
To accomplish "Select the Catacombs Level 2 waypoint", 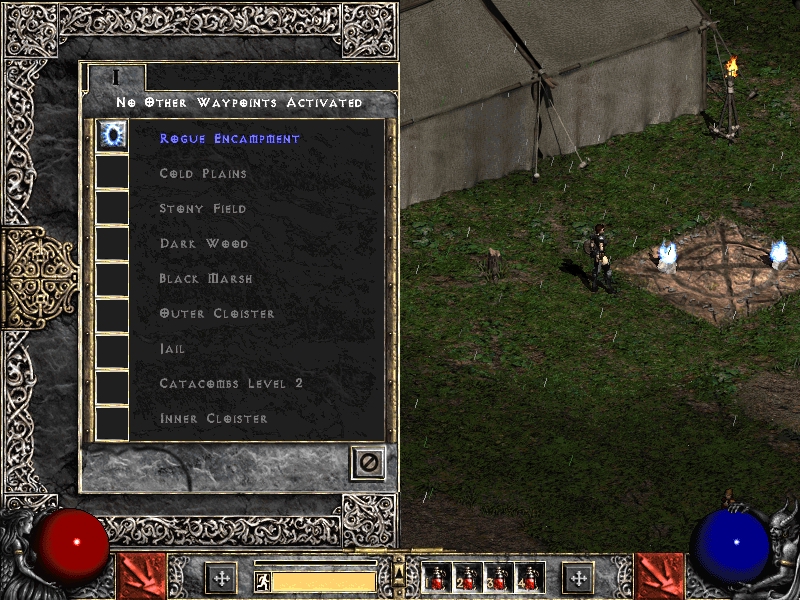I will click(x=231, y=384).
